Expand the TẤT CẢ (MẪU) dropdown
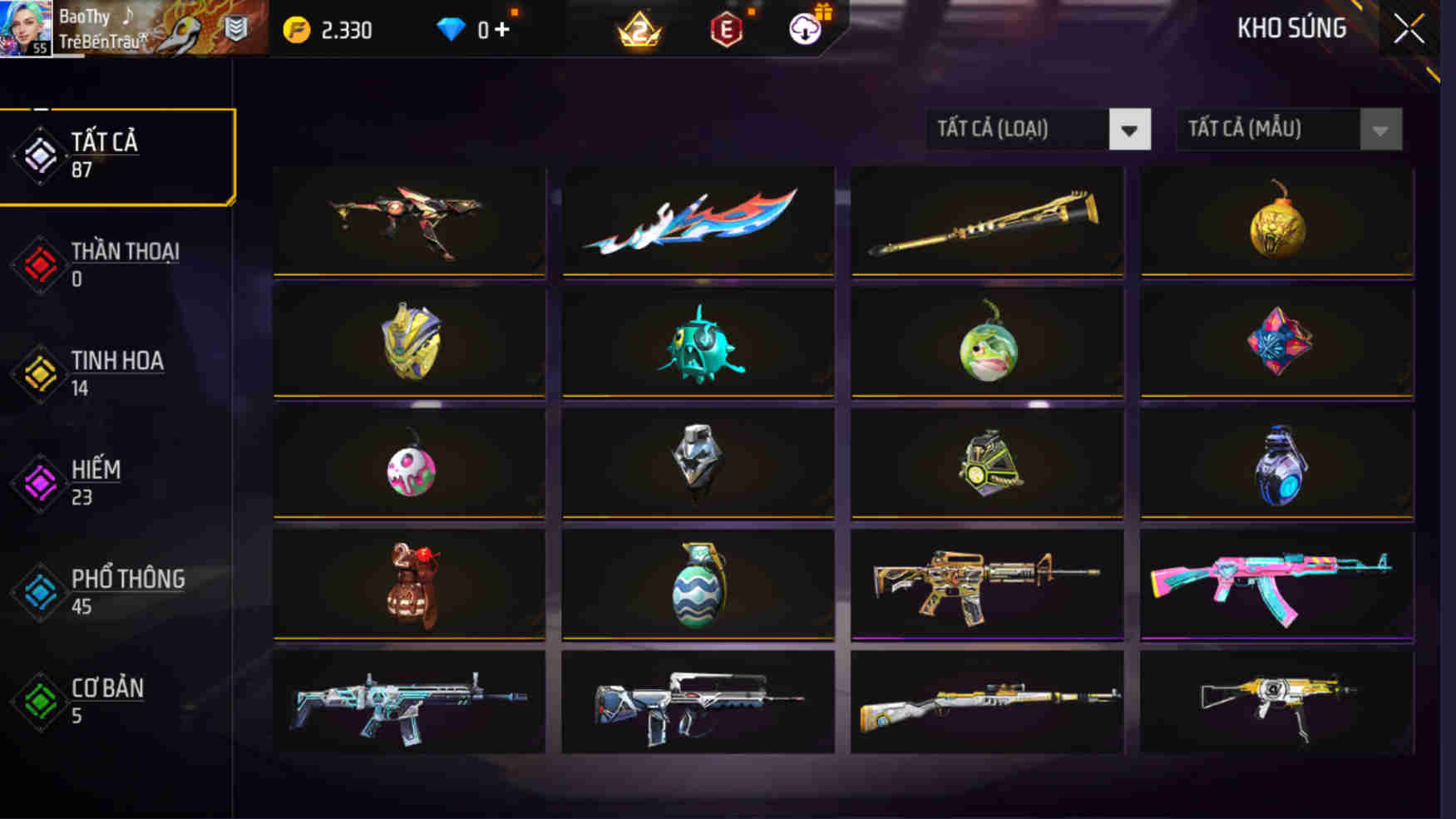The height and width of the screenshot is (819, 1456). (1272, 130)
